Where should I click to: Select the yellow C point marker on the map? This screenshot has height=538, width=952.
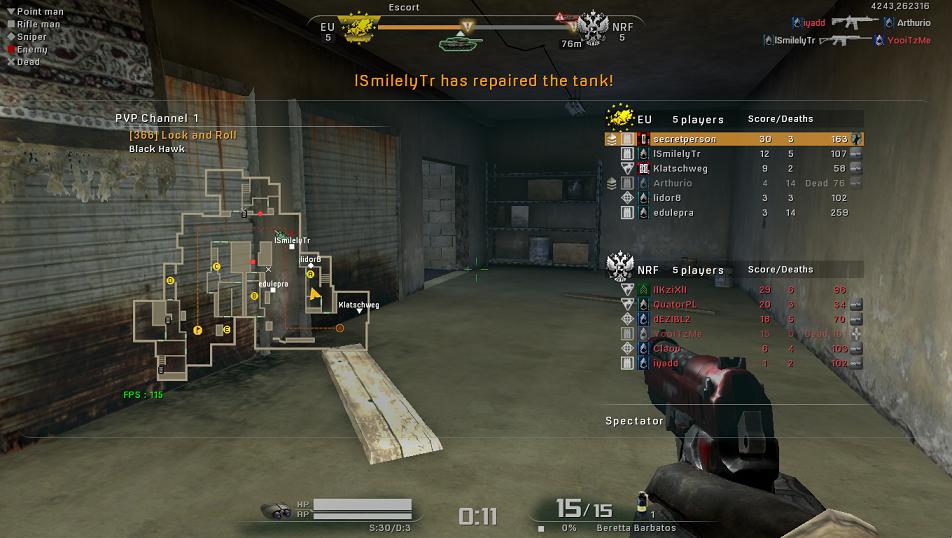(216, 266)
